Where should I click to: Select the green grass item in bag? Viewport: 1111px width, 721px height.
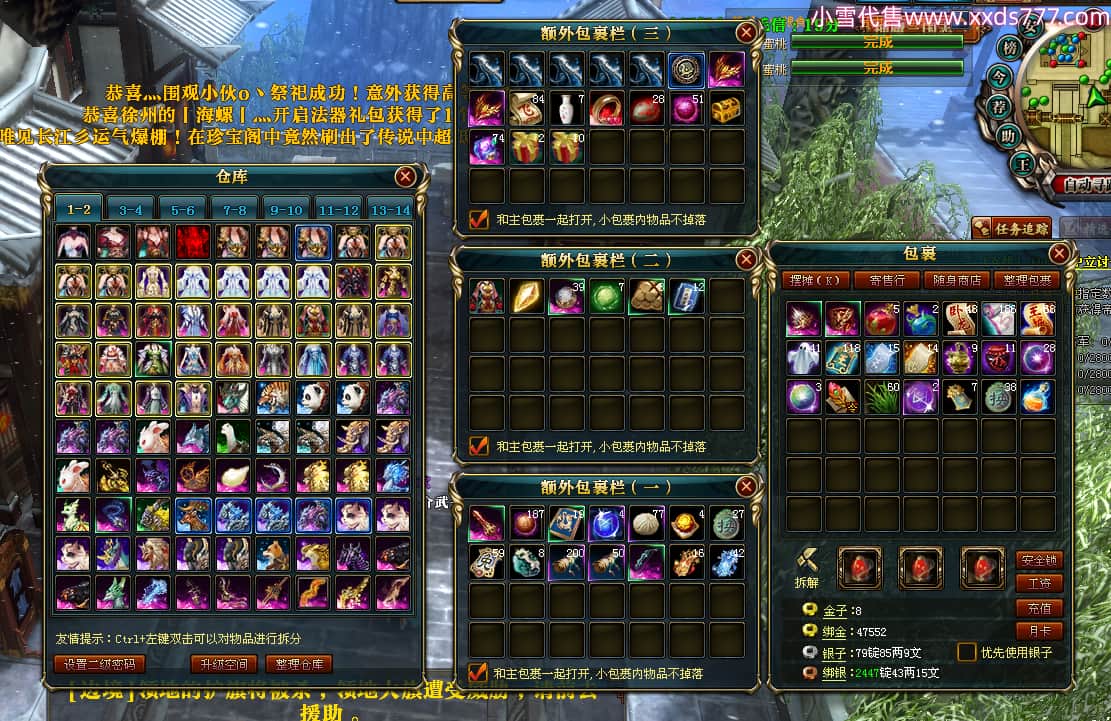click(x=882, y=397)
